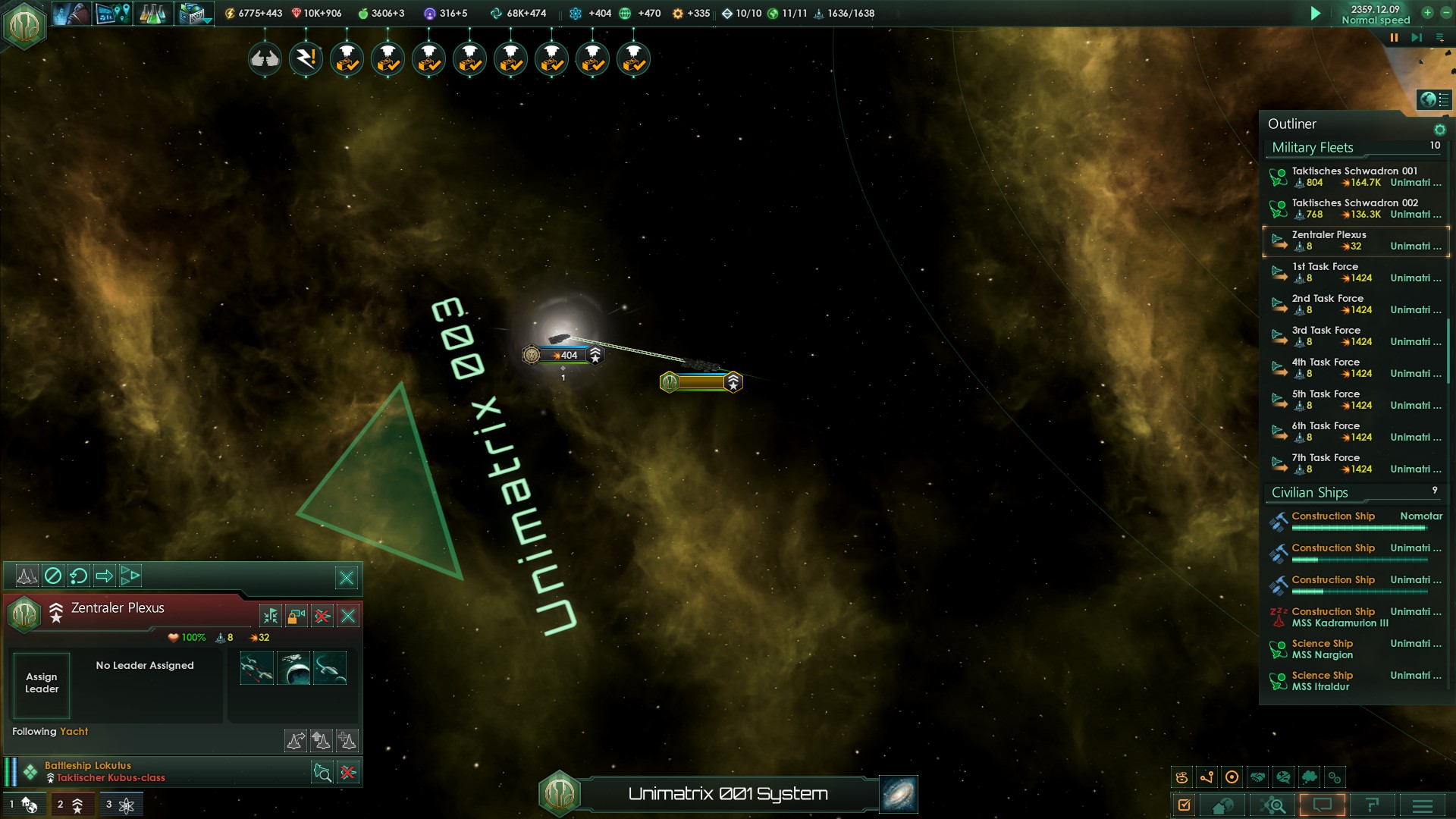Select control group 3 atom tab
The image size is (1456, 819).
[x=119, y=805]
